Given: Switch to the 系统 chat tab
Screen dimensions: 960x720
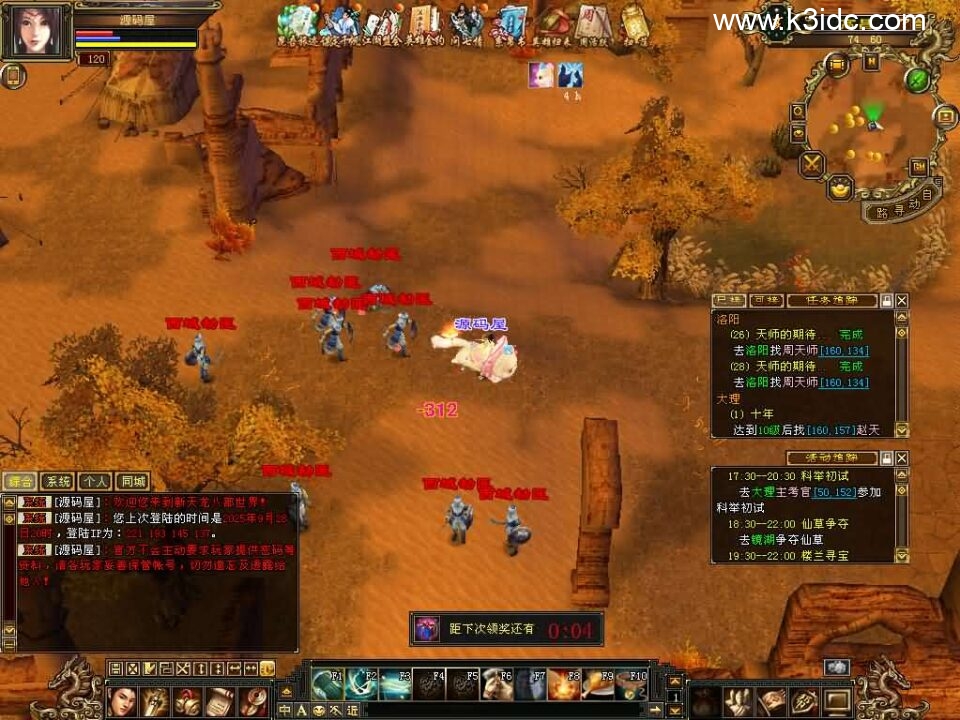Looking at the screenshot, I should (59, 481).
